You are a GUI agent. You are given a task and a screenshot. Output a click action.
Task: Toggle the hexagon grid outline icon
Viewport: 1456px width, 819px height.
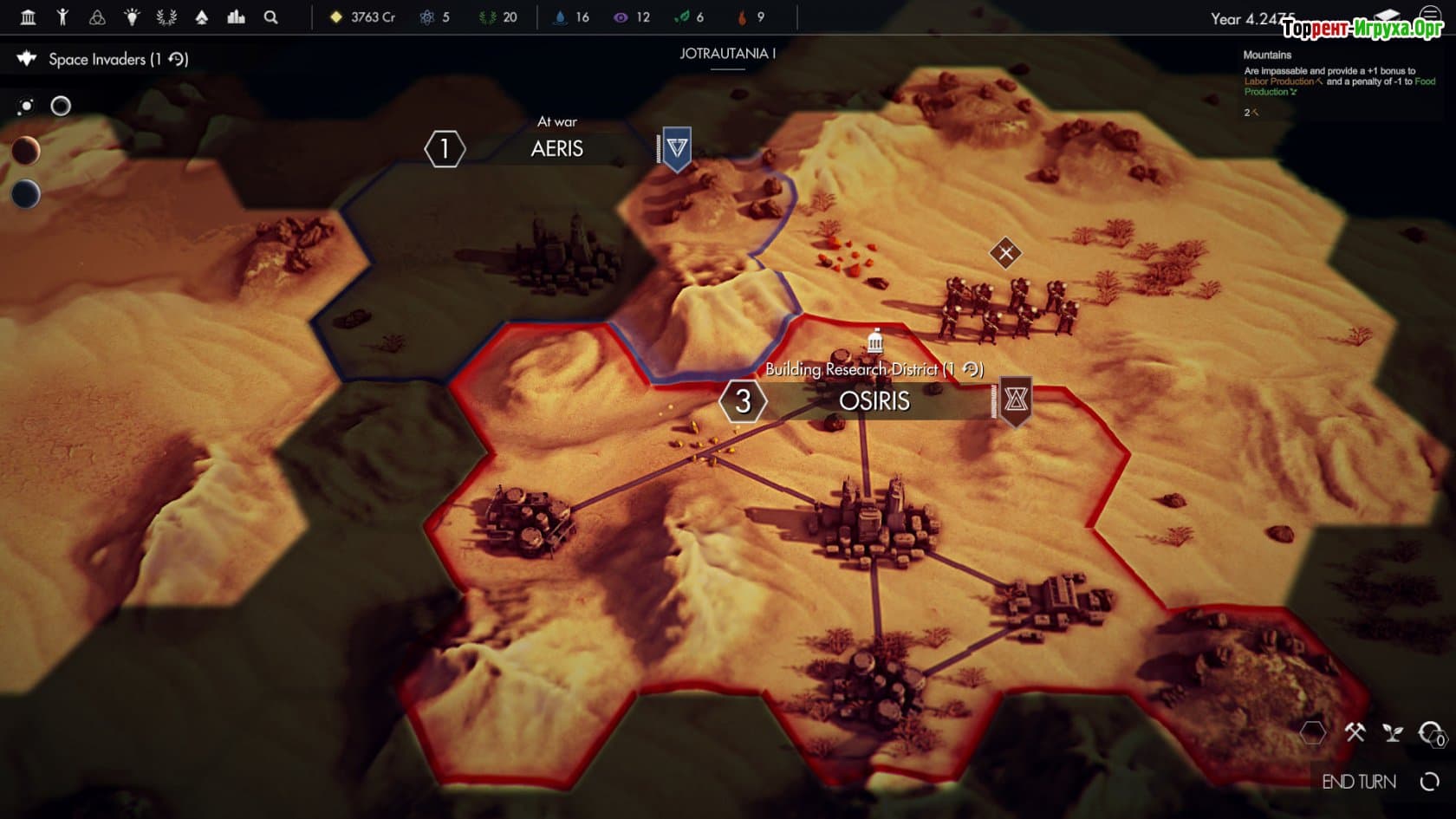click(1313, 733)
